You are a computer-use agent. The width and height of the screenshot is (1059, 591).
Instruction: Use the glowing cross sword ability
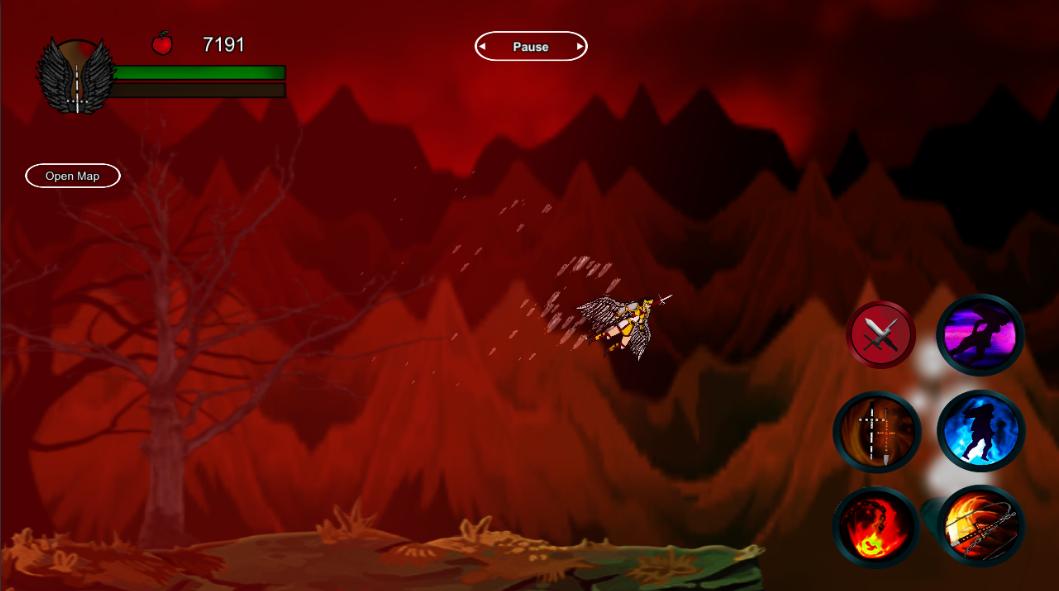click(x=877, y=431)
